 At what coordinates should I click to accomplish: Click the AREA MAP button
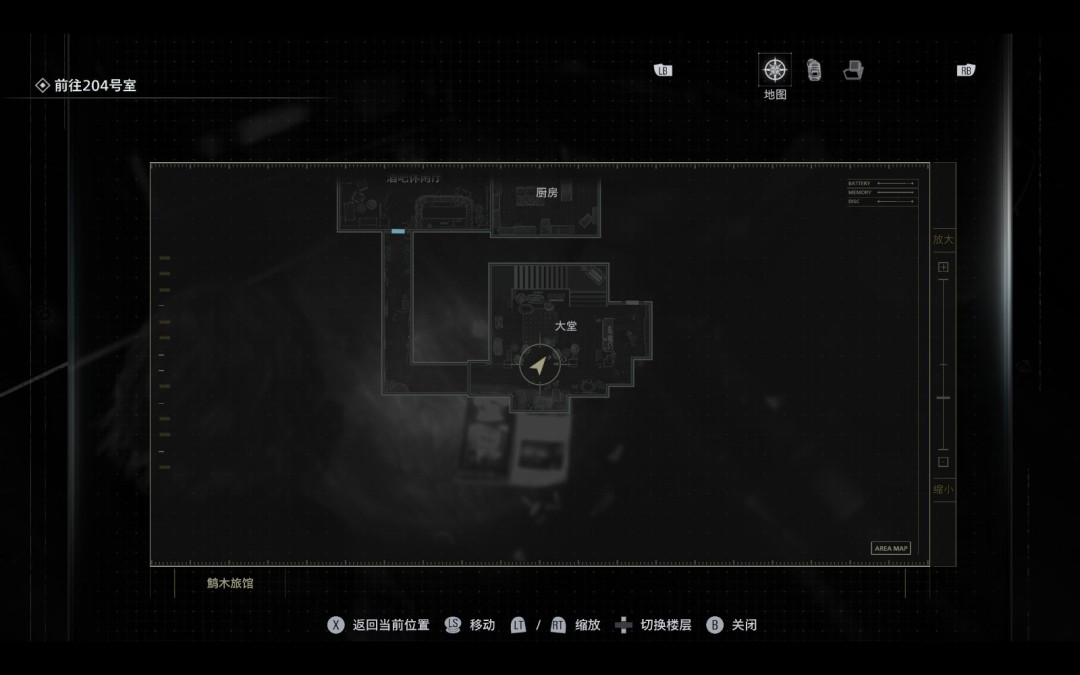(x=891, y=548)
